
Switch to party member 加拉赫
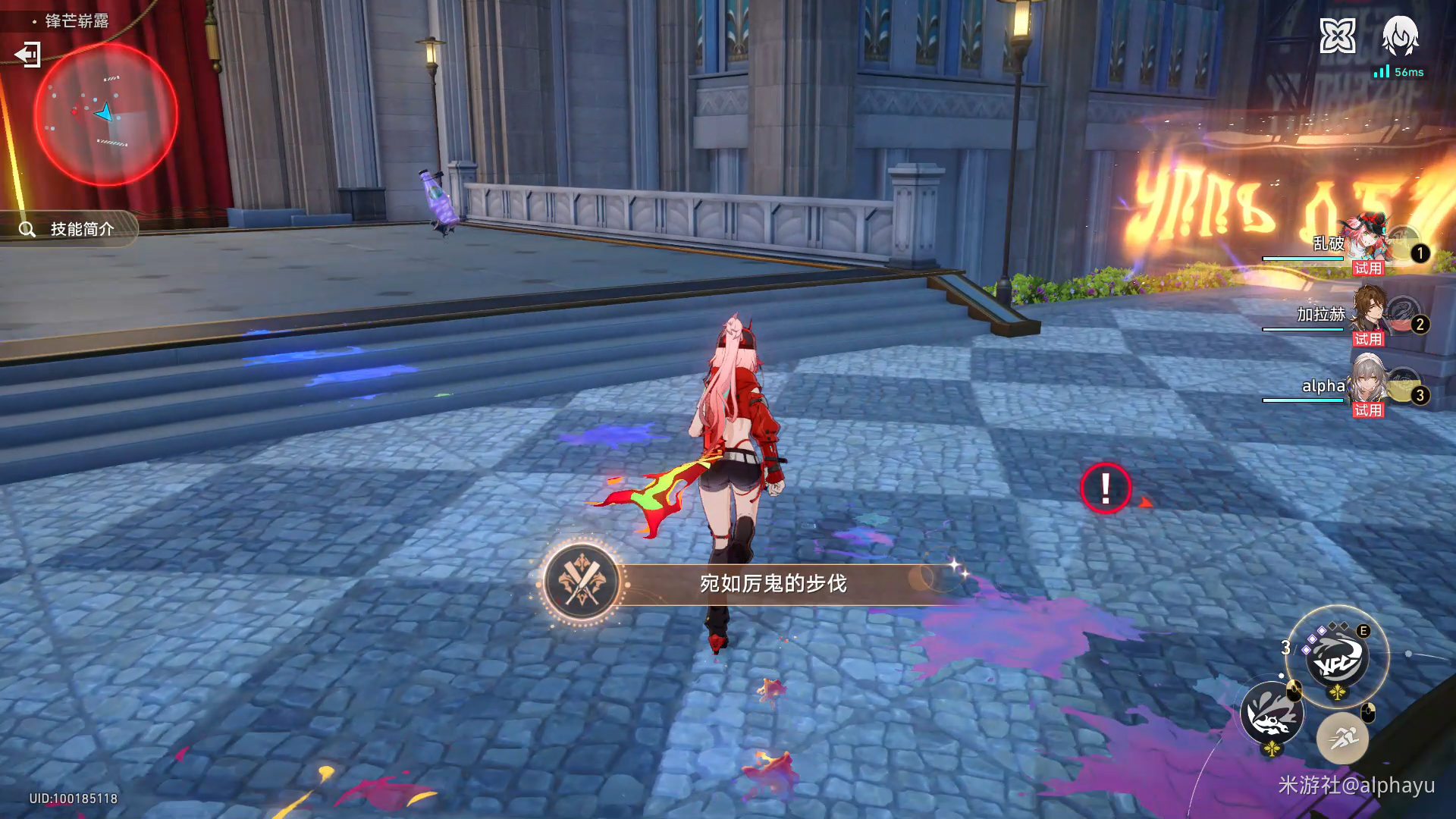pos(1367,313)
